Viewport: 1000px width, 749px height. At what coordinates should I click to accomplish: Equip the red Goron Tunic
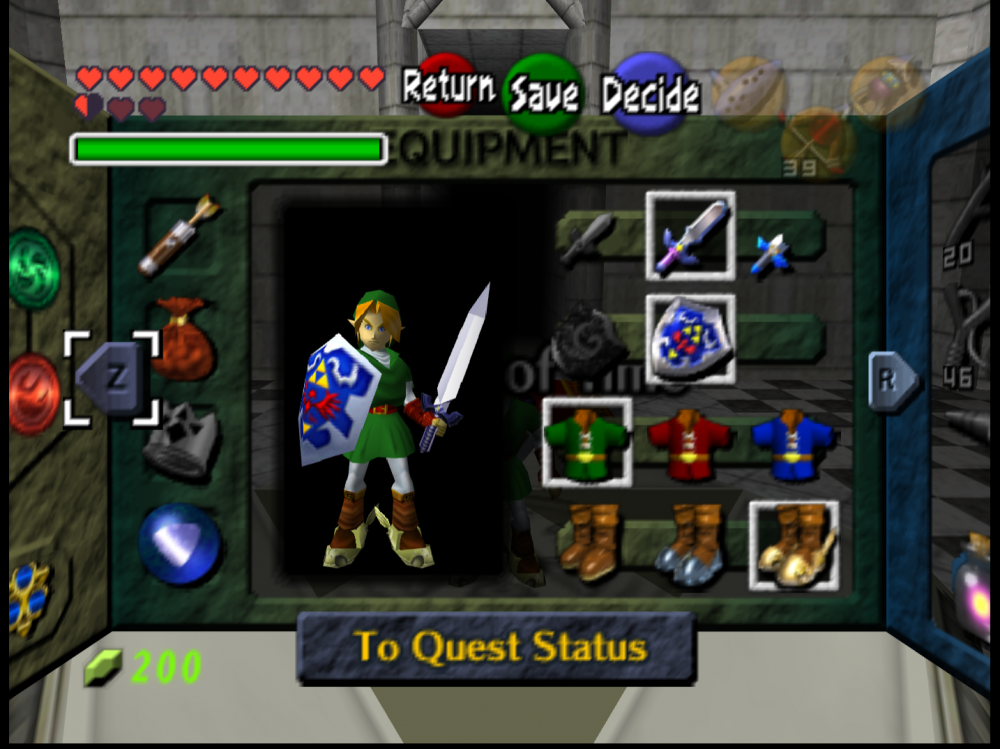pyautogui.click(x=690, y=441)
